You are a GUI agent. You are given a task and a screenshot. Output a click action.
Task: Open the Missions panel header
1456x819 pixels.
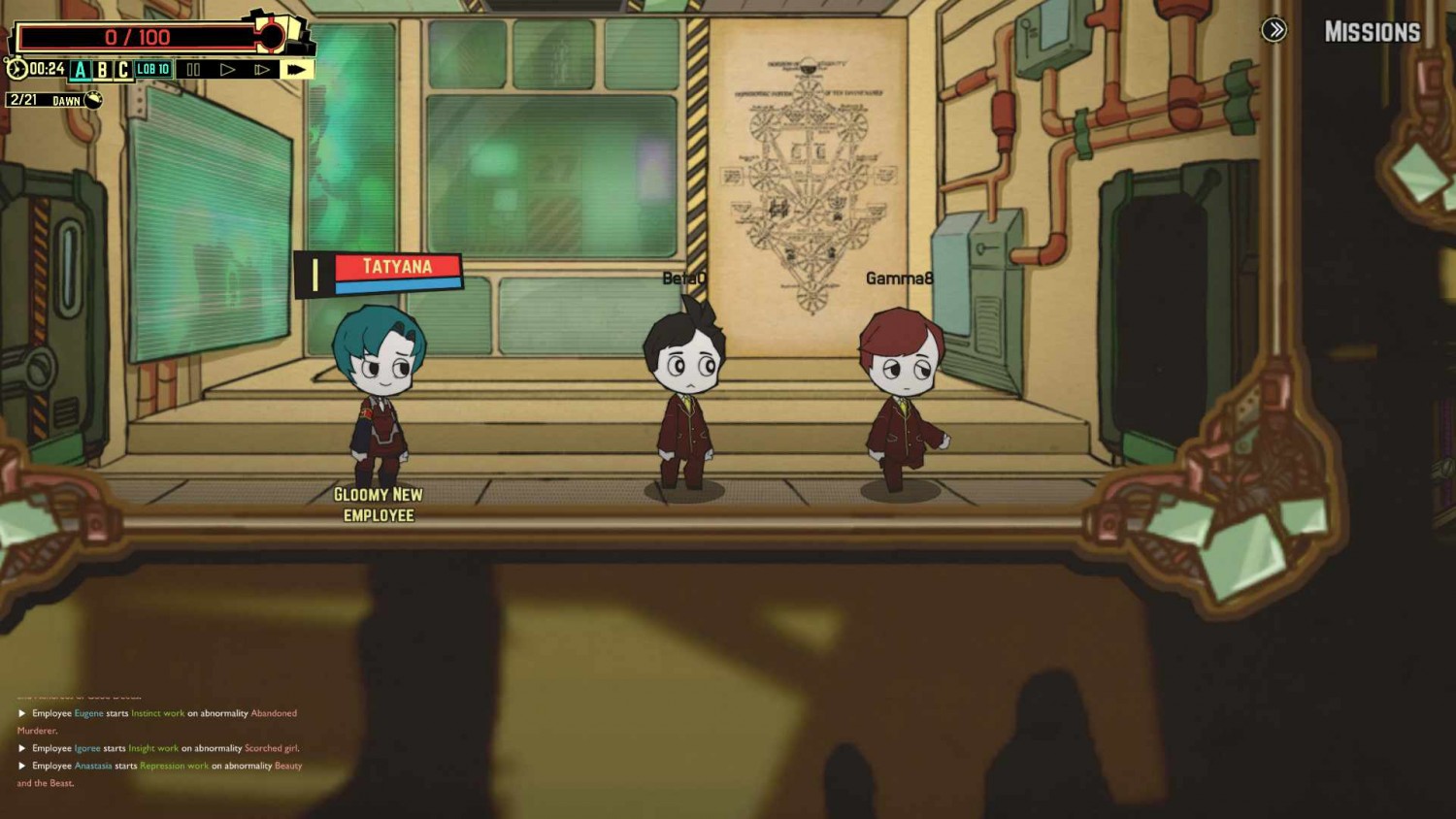point(1372,30)
